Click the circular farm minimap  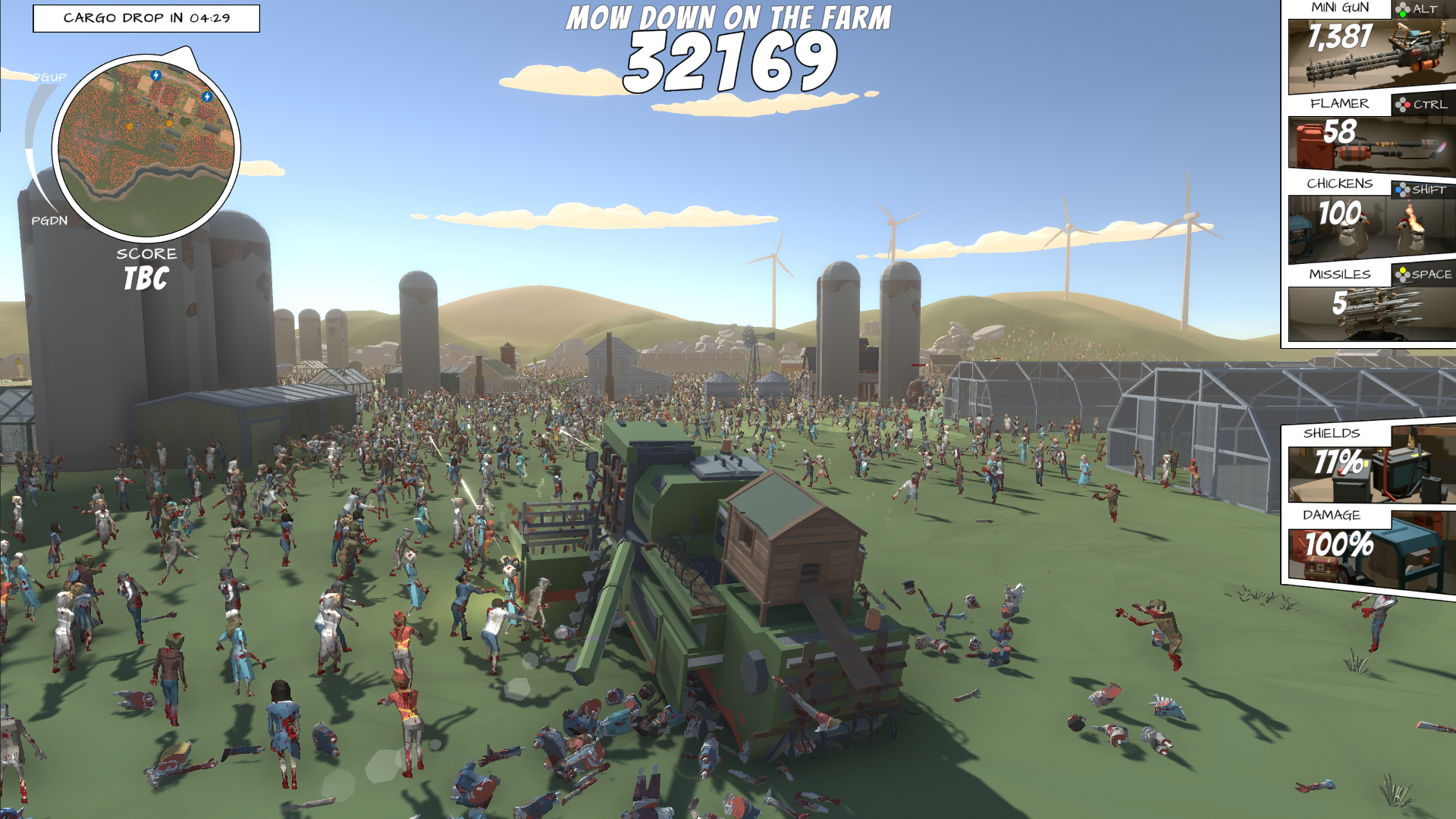[146, 148]
